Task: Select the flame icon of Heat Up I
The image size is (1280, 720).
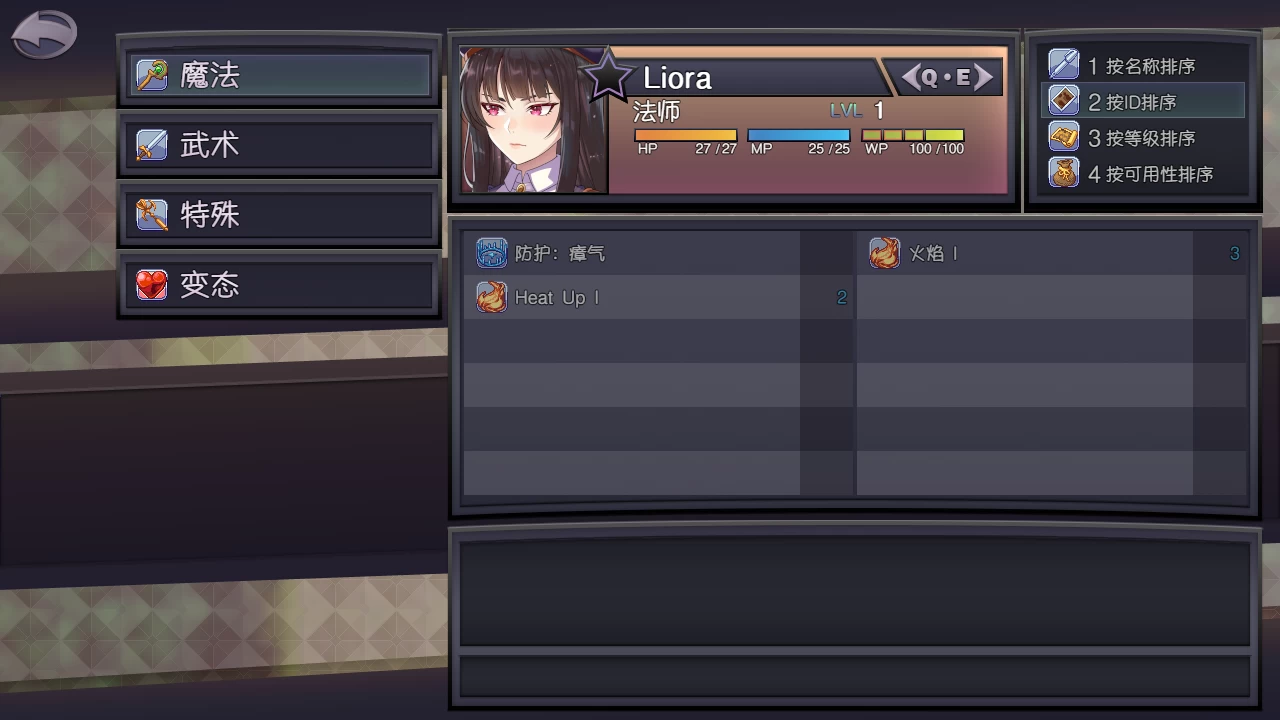Action: coord(492,297)
